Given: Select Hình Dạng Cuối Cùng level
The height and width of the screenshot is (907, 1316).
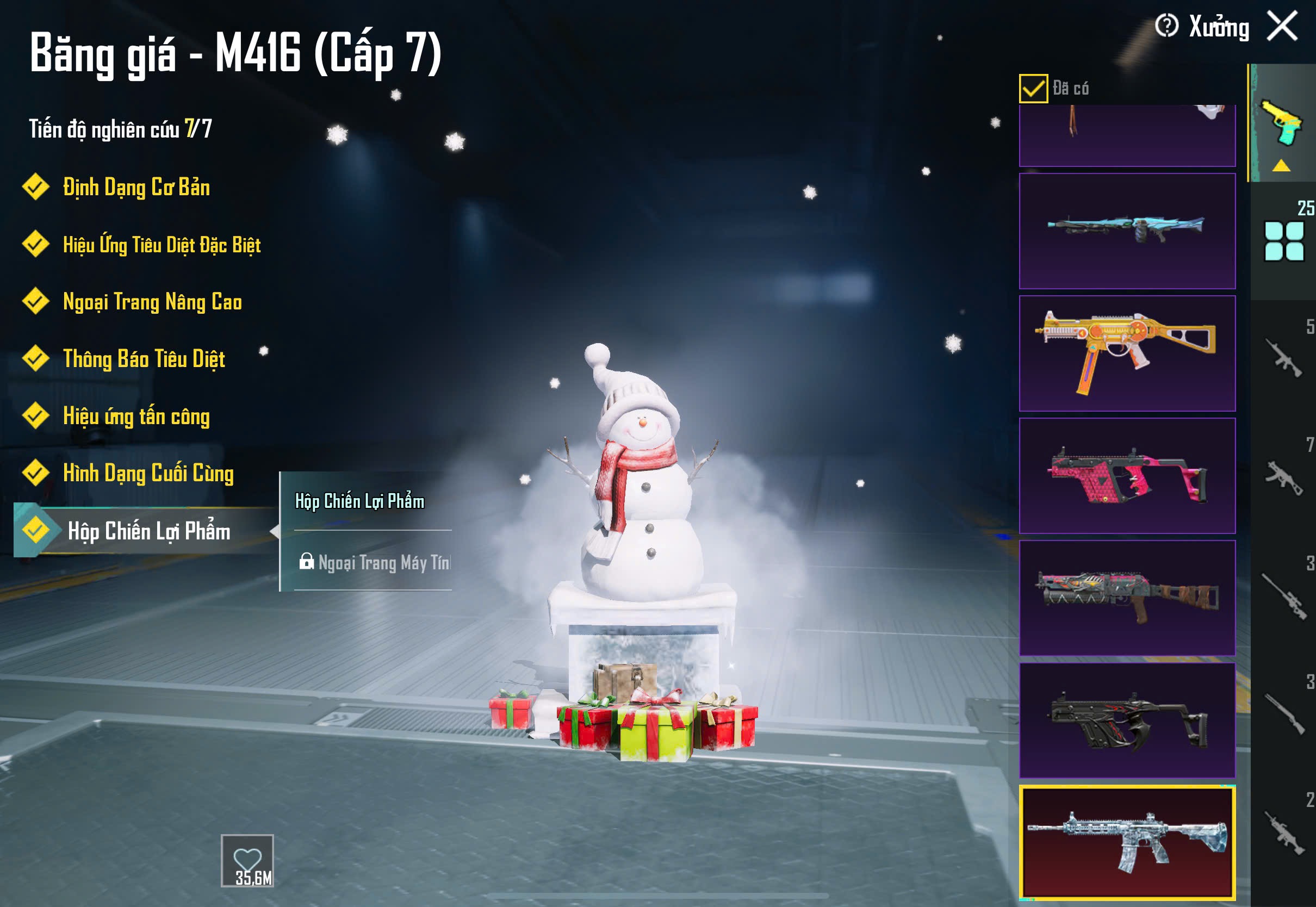Looking at the screenshot, I should tap(148, 474).
